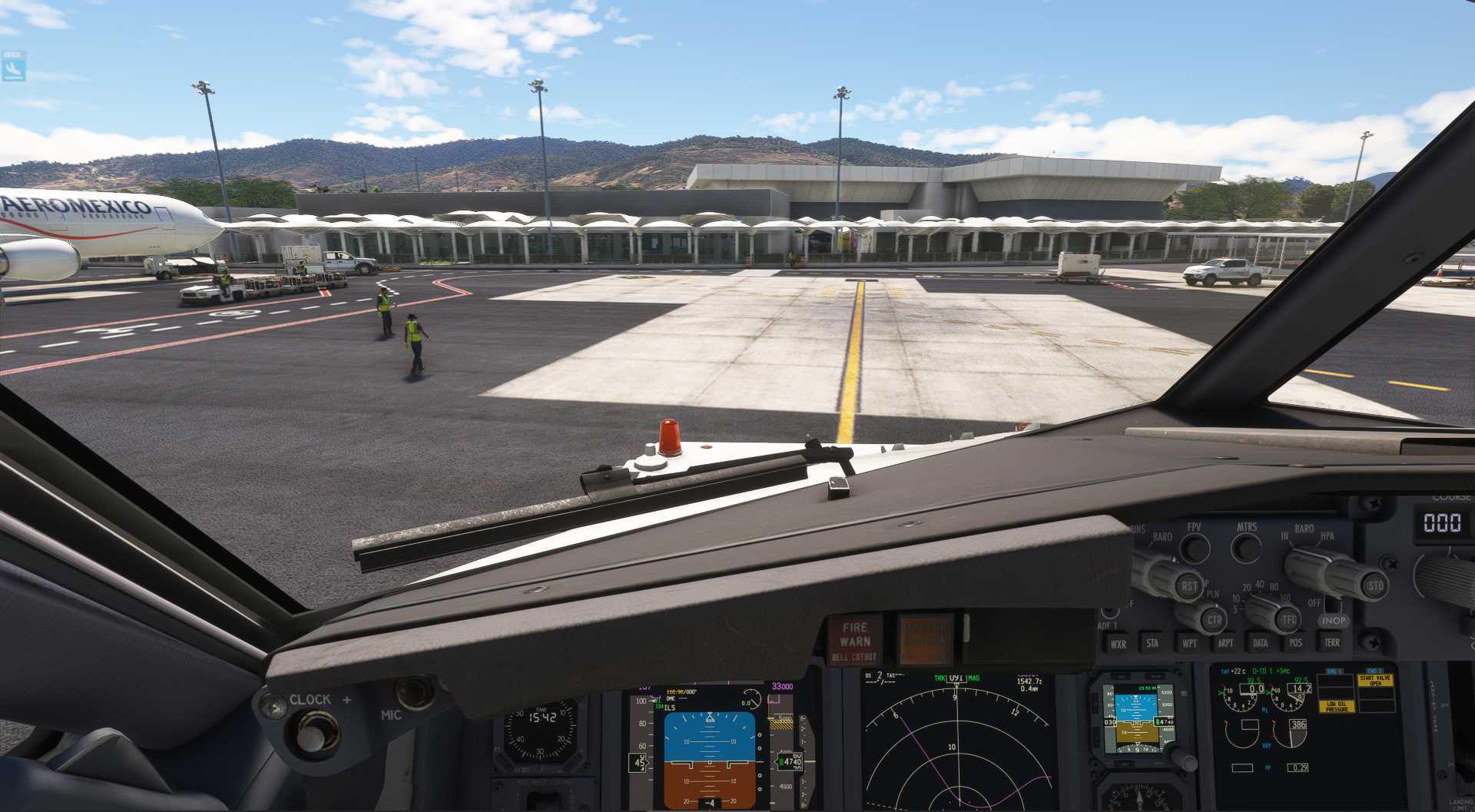Toggle the STA map display button

[x=1152, y=644]
